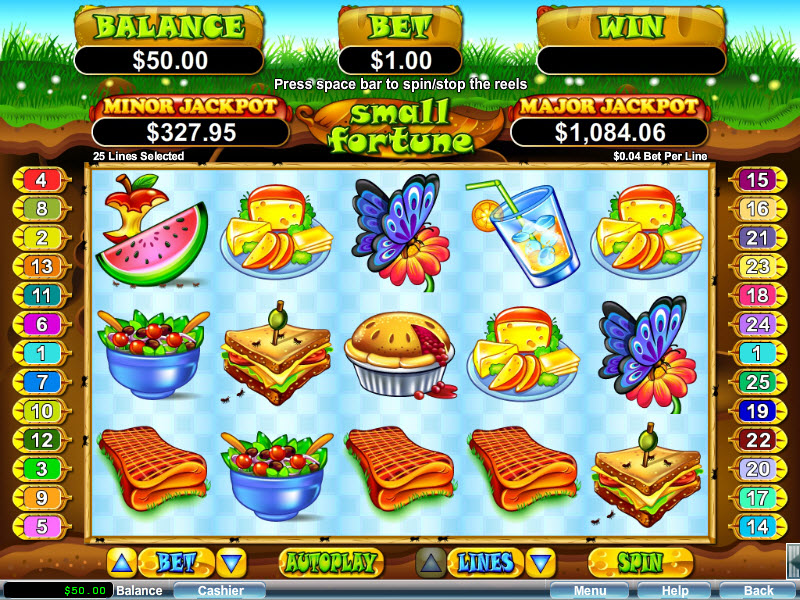Select payline number 5 tag
This screenshot has width=800, height=600.
pyautogui.click(x=42, y=526)
